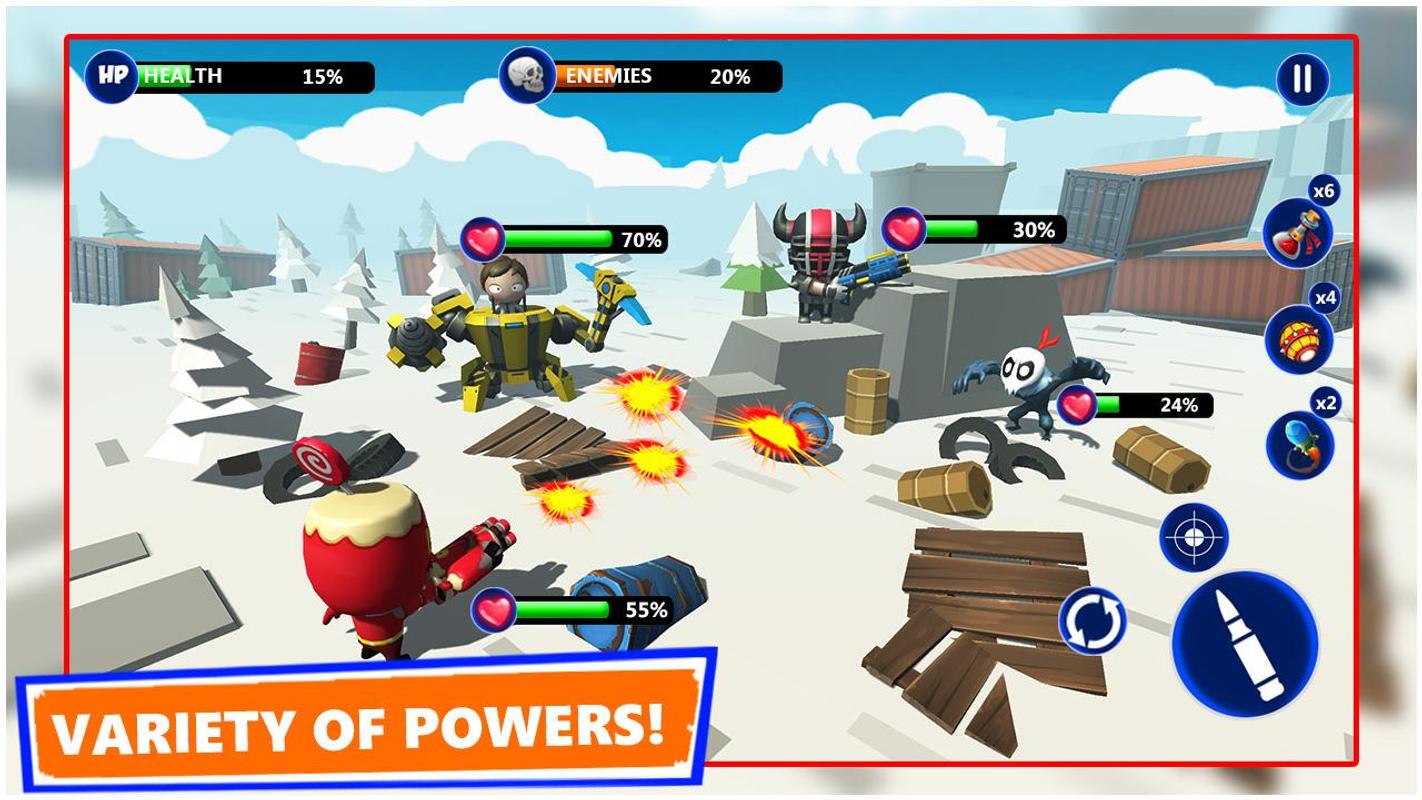Use the red potion item
1422x800 pixels.
pyautogui.click(x=1297, y=233)
